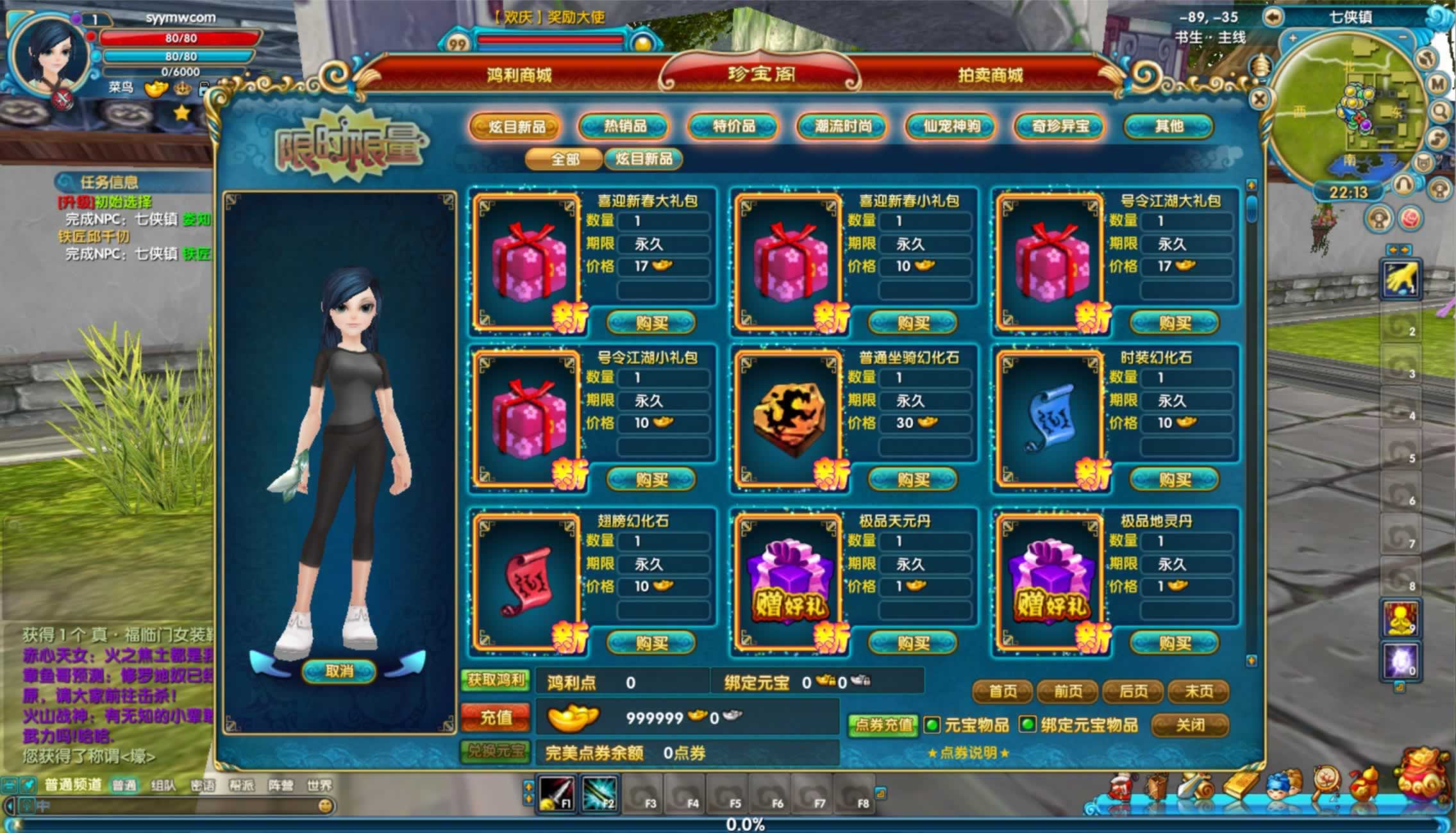Click the 取消 button under the character preview
Viewport: 1456px width, 833px height.
pos(339,671)
